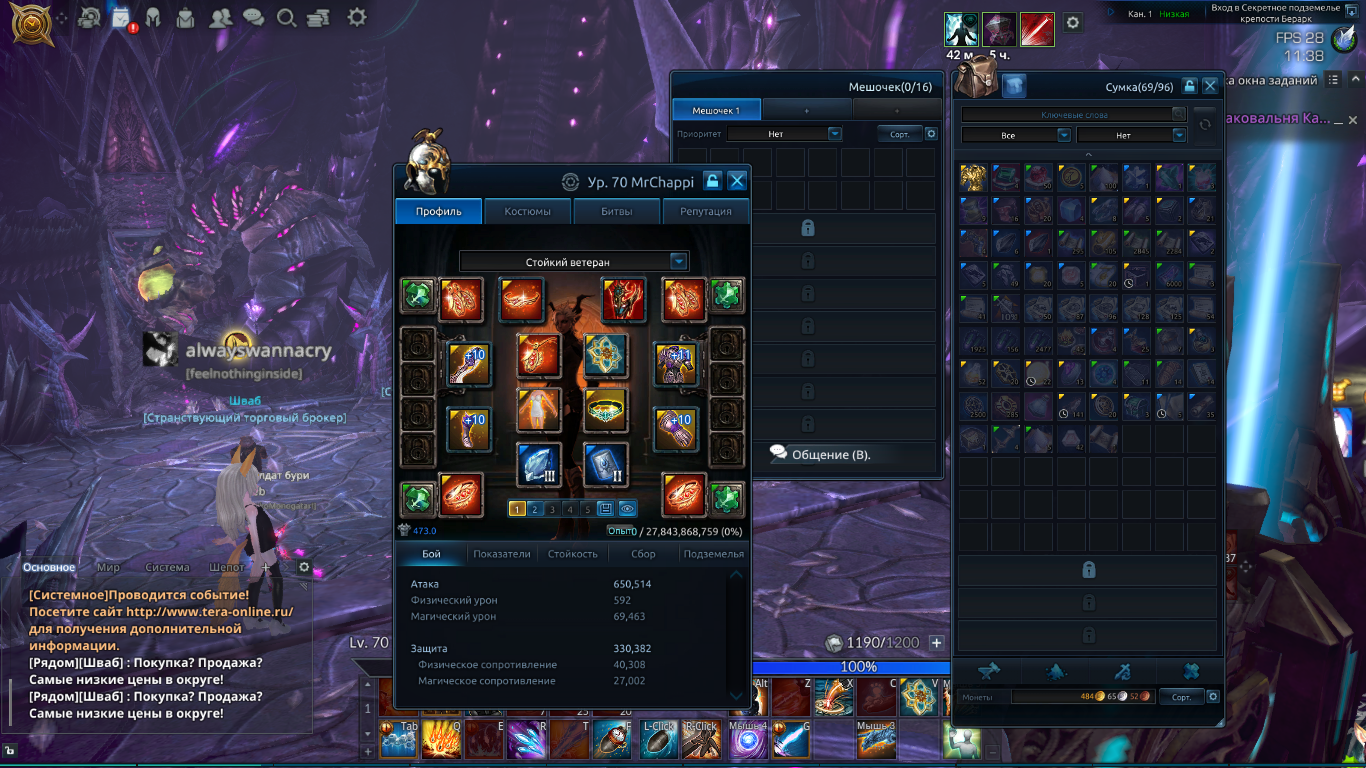The width and height of the screenshot is (1366, 768).
Task: Open the Система chat tab
Action: tap(167, 567)
